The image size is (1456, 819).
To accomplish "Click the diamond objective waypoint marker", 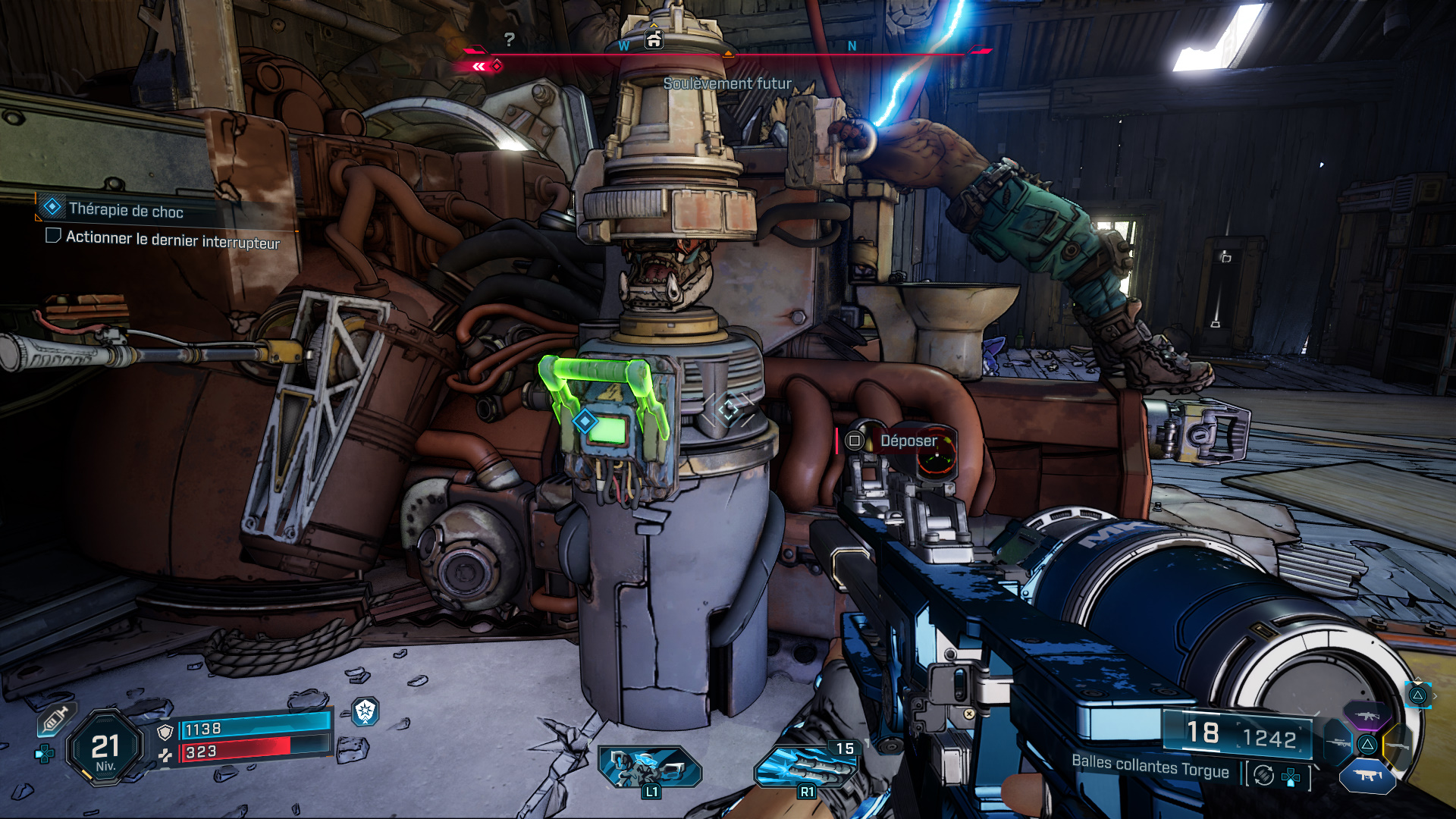I will [585, 420].
